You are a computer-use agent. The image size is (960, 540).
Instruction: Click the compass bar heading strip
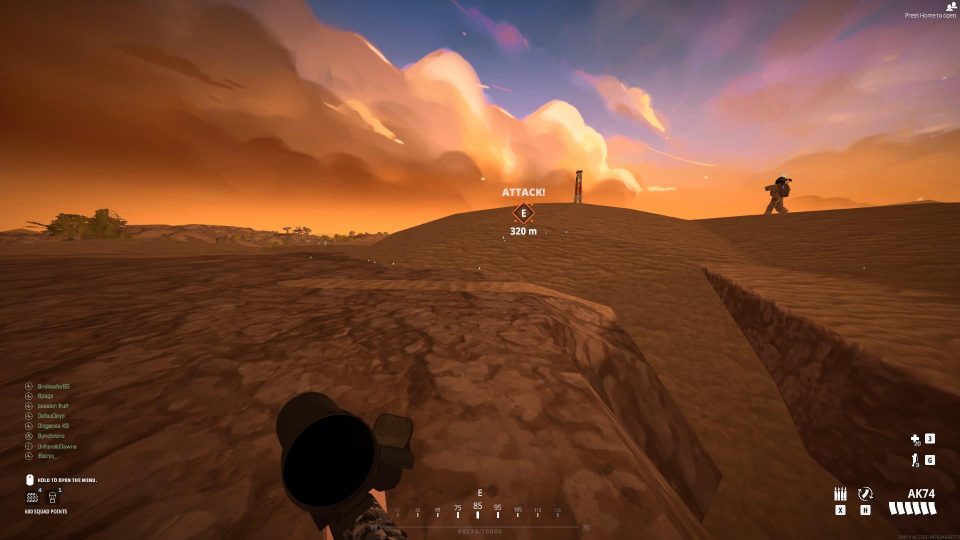(x=478, y=508)
